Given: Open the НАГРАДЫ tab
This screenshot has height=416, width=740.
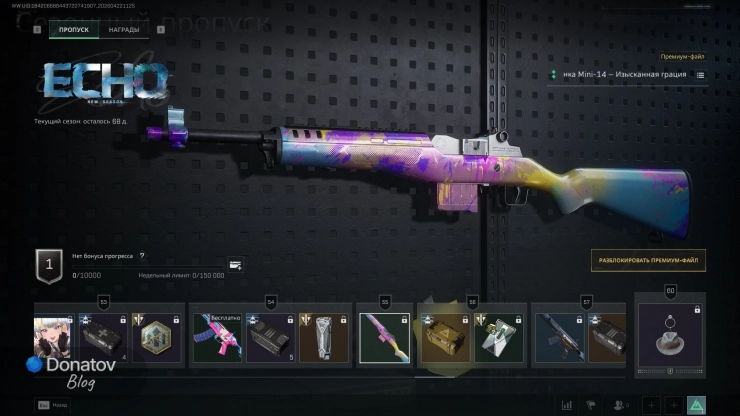Looking at the screenshot, I should (x=124, y=30).
